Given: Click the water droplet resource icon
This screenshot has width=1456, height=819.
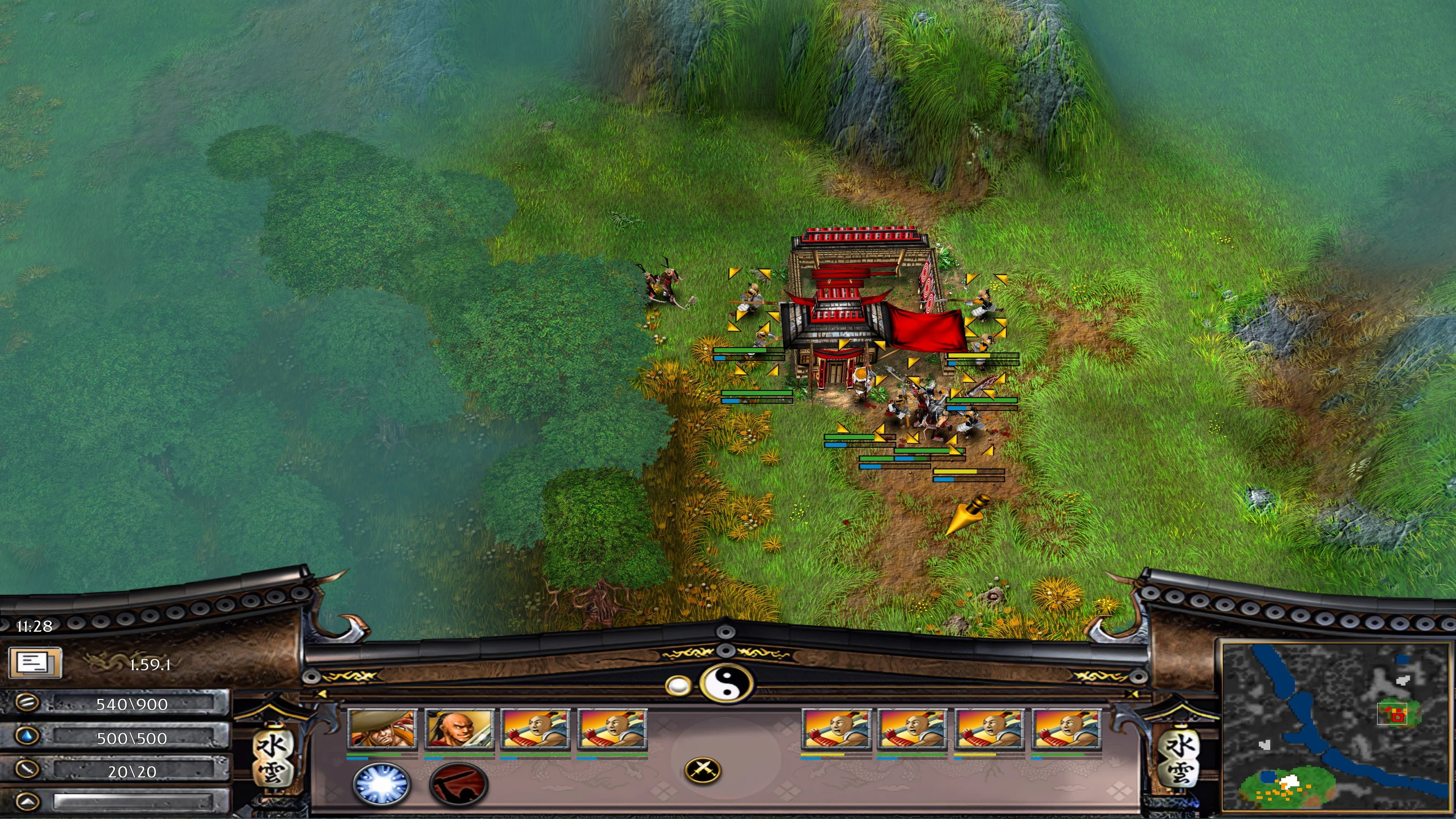Looking at the screenshot, I should pos(27,736).
